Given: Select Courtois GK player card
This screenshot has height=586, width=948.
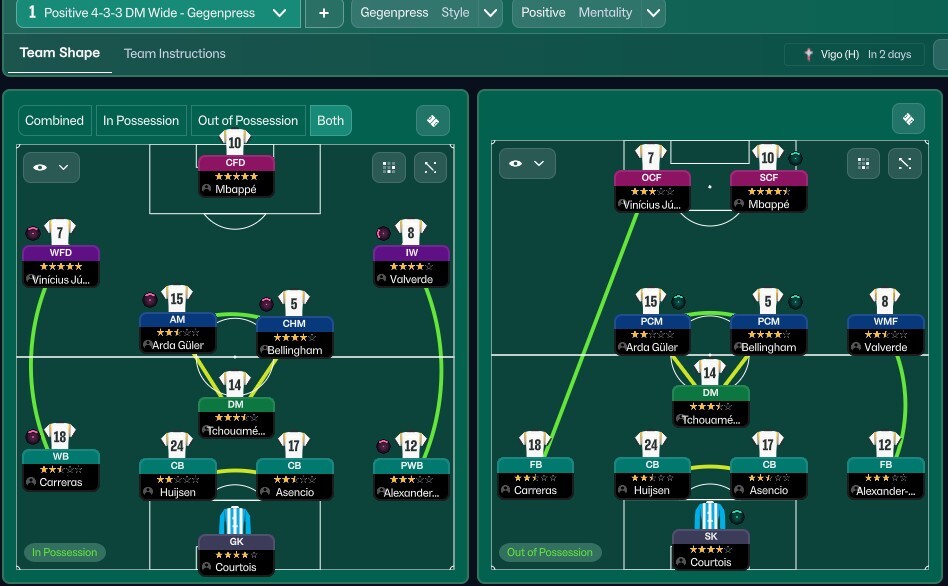Looking at the screenshot, I should [235, 554].
